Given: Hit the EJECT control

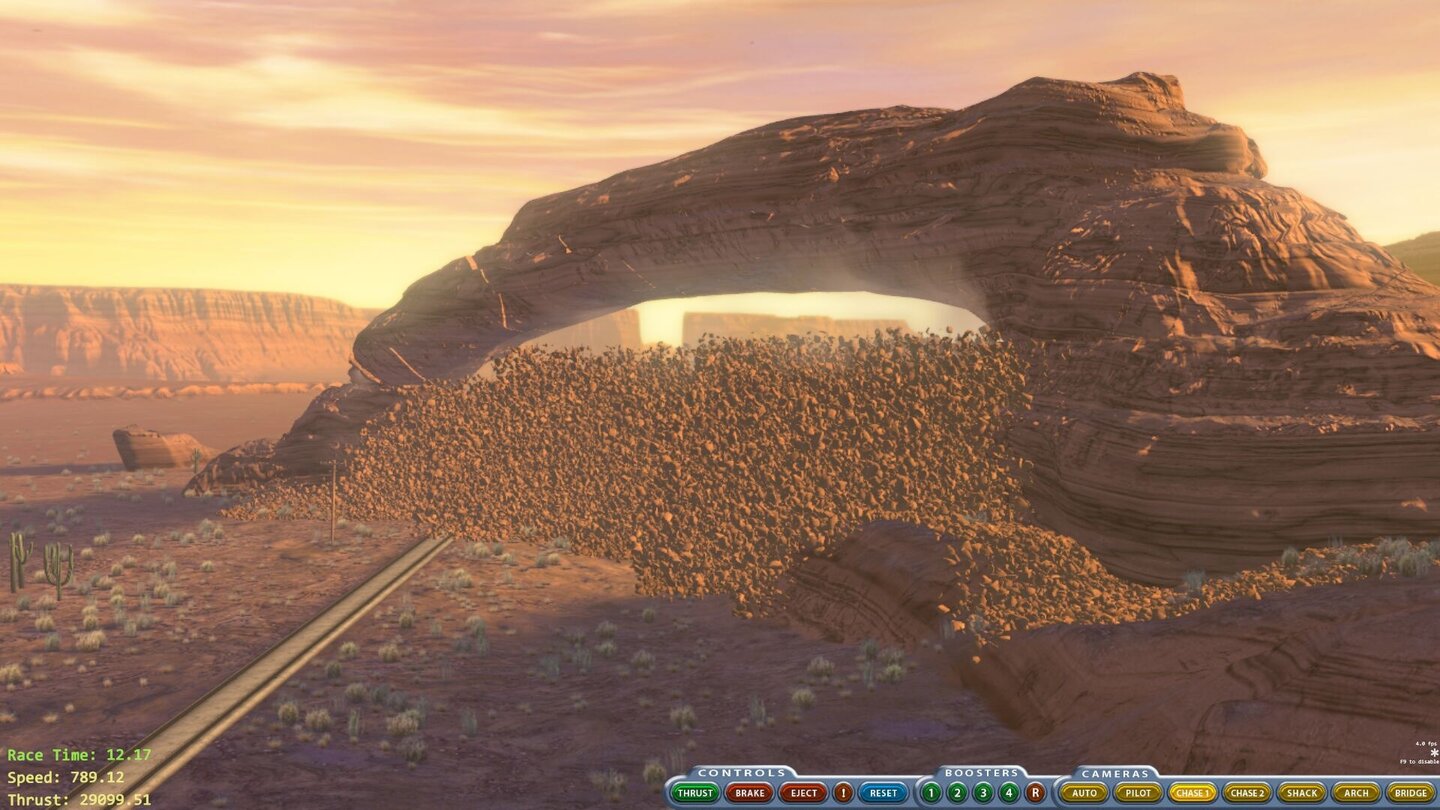Looking at the screenshot, I should tap(803, 792).
